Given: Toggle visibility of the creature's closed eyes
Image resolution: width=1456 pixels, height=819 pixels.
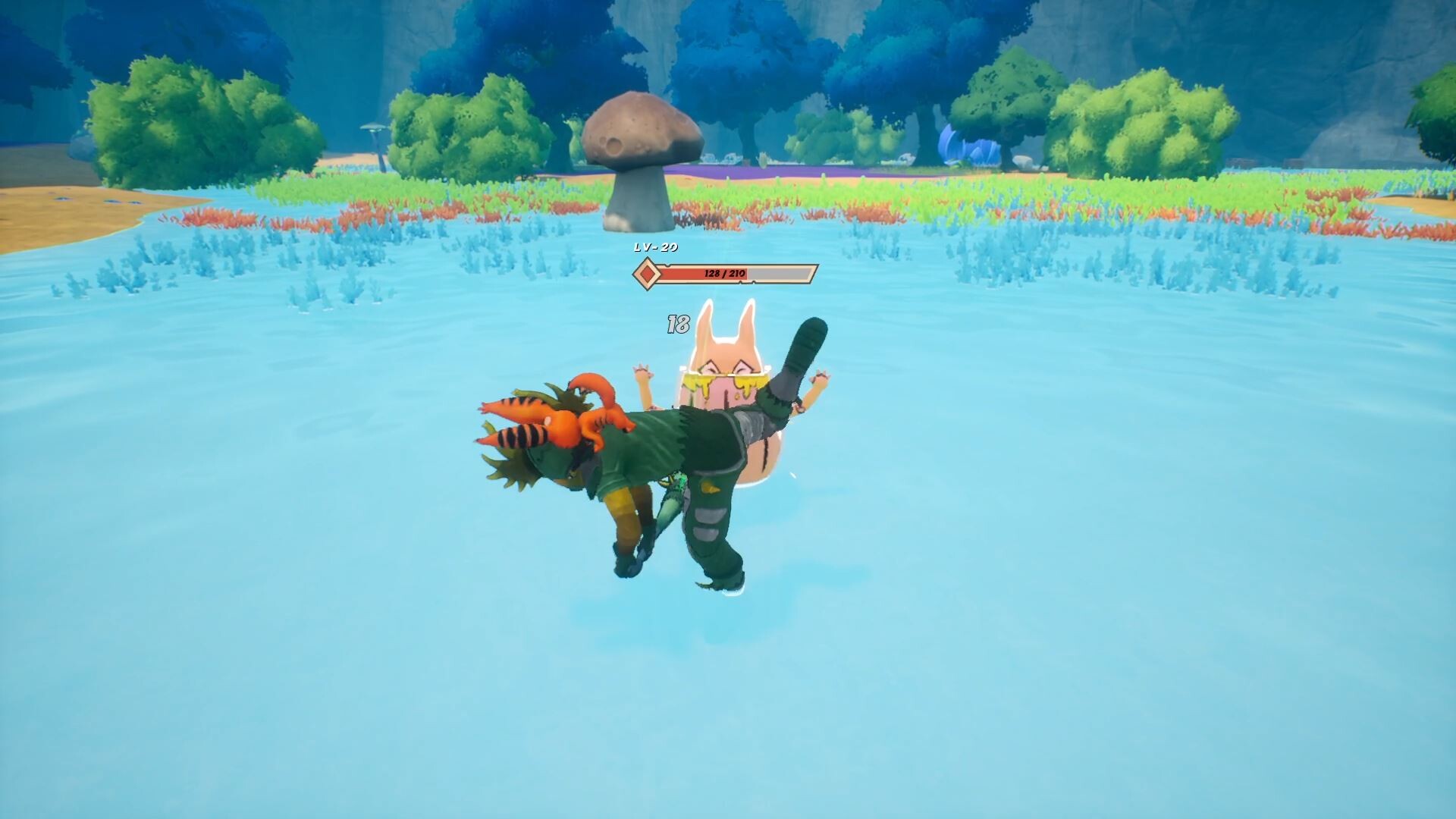Looking at the screenshot, I should click(724, 368).
